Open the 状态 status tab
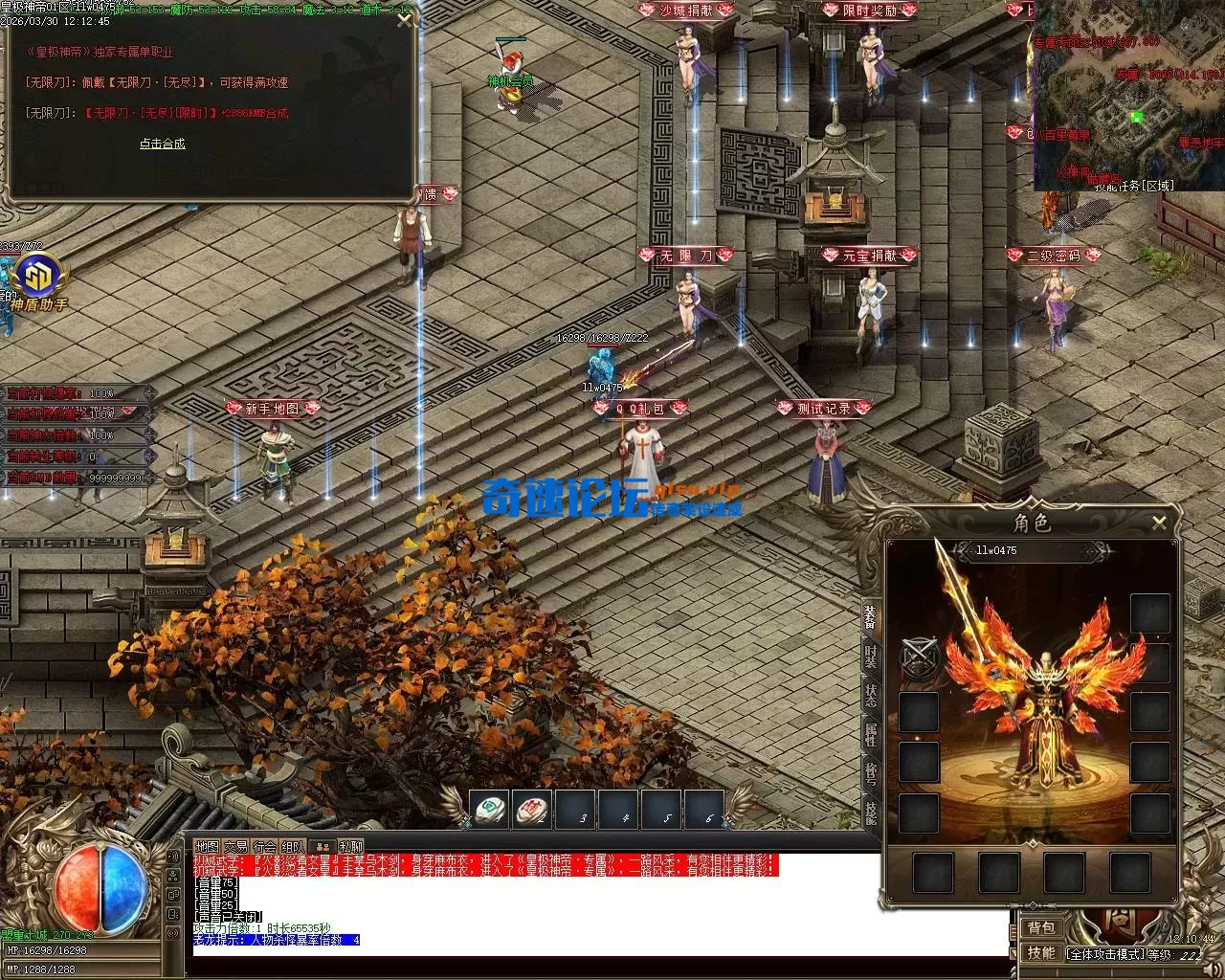Screen dimensions: 1225x980 click(871, 696)
